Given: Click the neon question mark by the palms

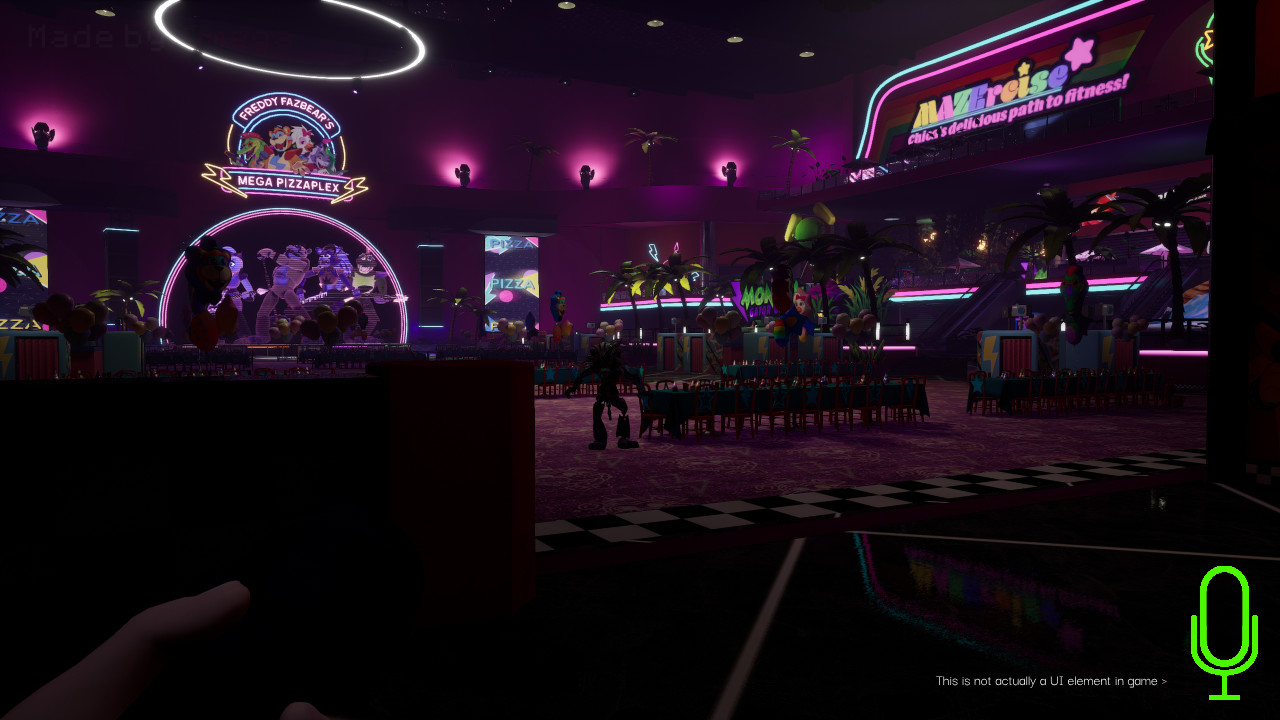Looking at the screenshot, I should pos(694,276).
